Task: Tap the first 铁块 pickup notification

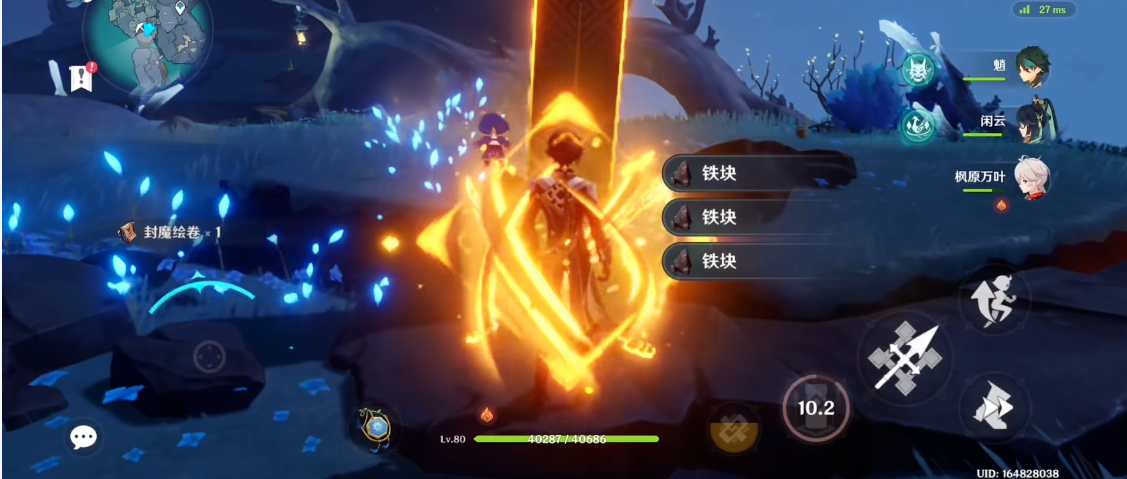Action: (x=759, y=173)
